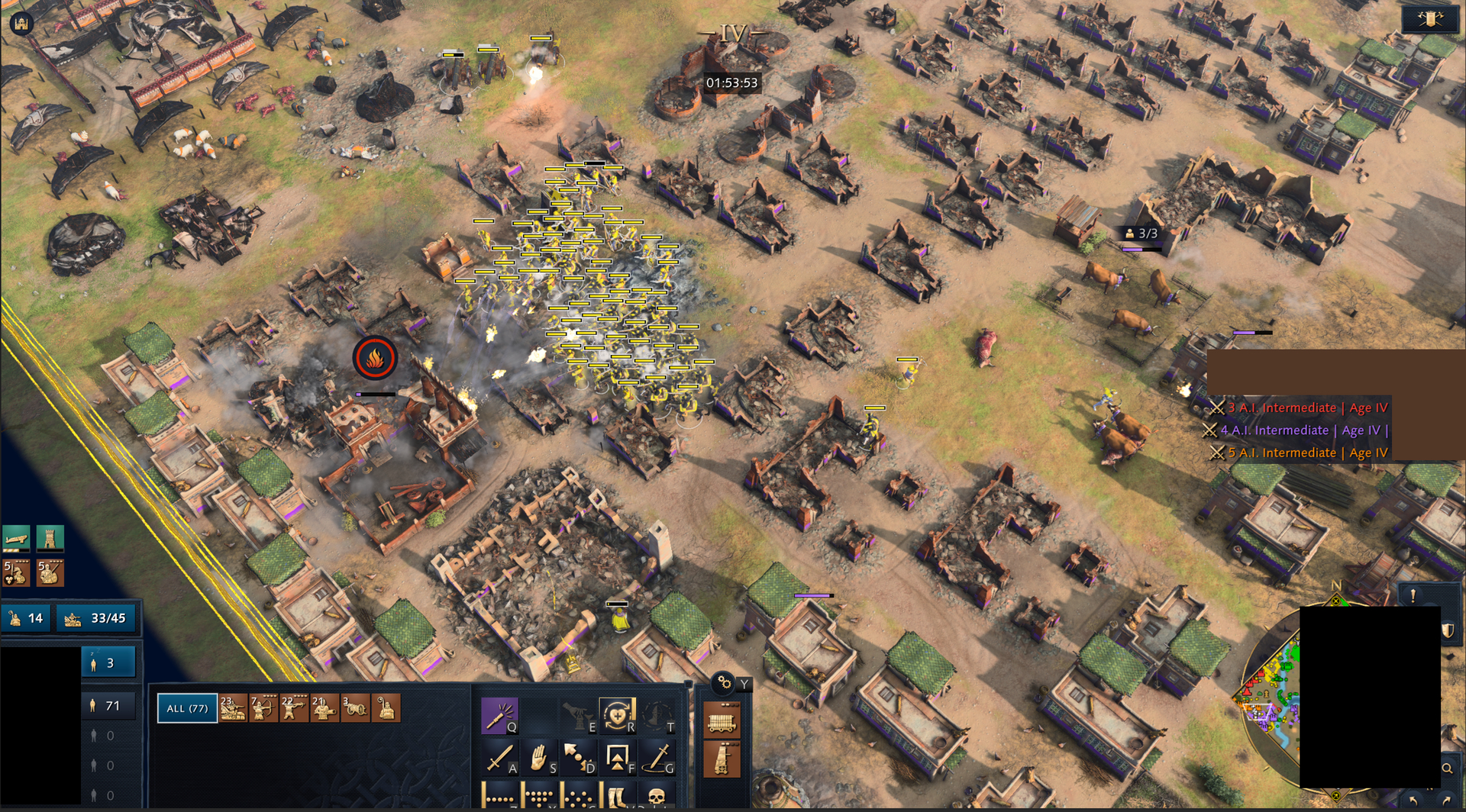Click the exclamation alert button near minimap

click(x=1413, y=596)
